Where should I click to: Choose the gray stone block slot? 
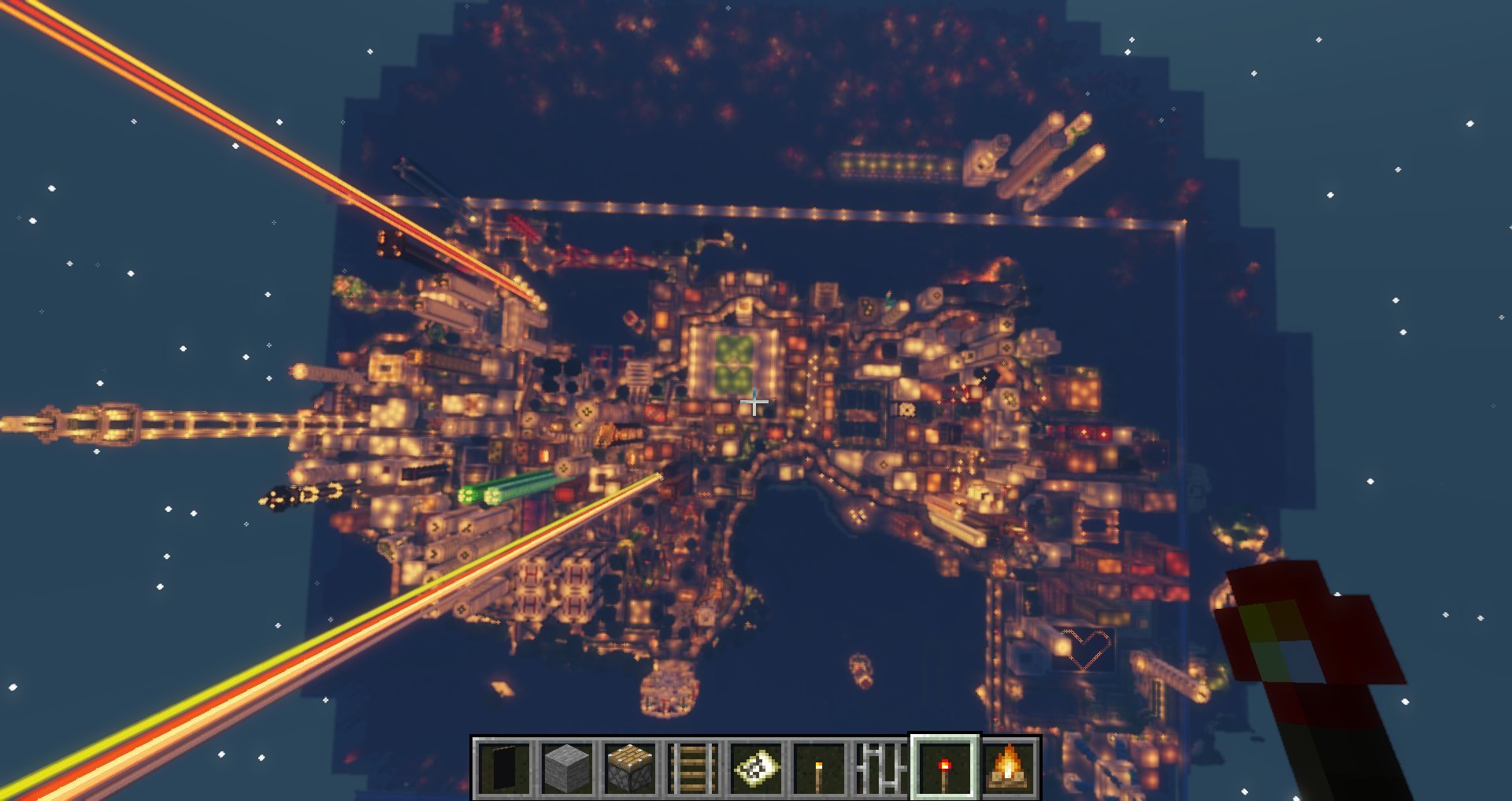pos(567,767)
